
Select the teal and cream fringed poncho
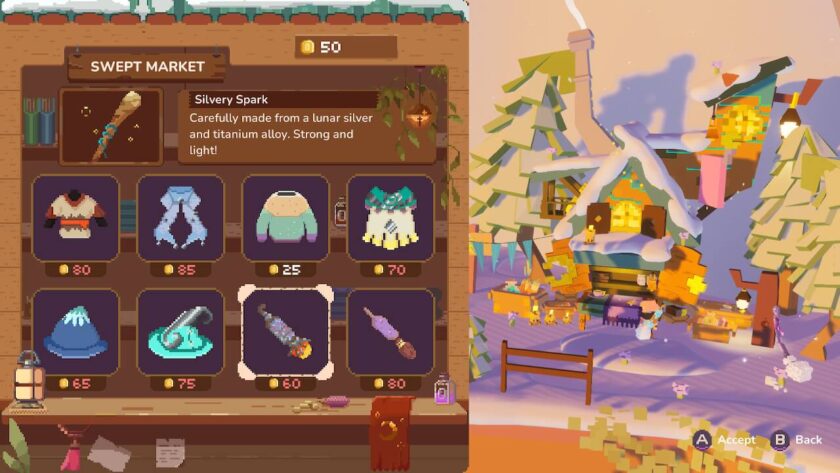[390, 218]
